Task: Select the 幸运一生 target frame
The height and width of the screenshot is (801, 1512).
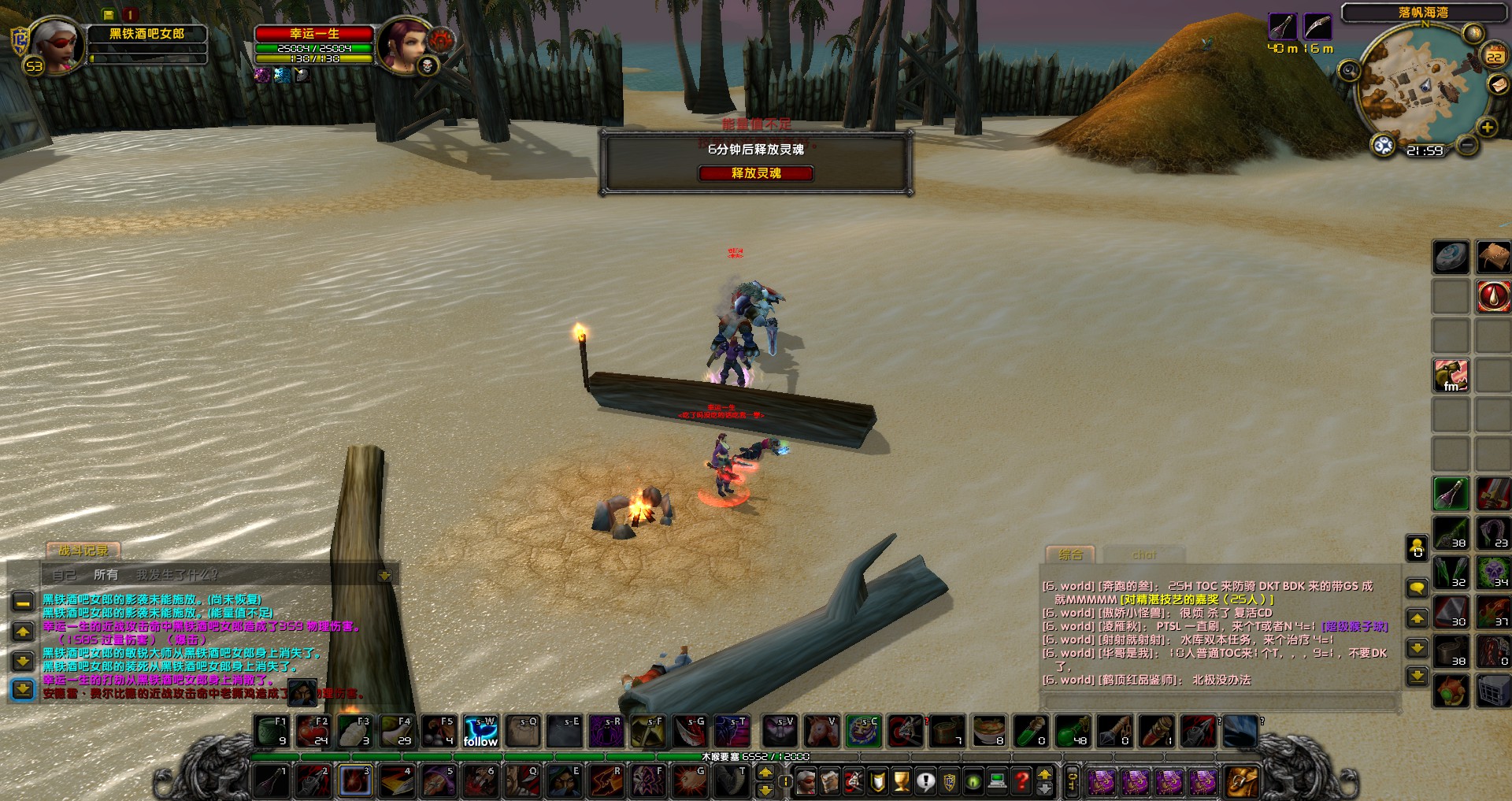Action: pyautogui.click(x=313, y=34)
